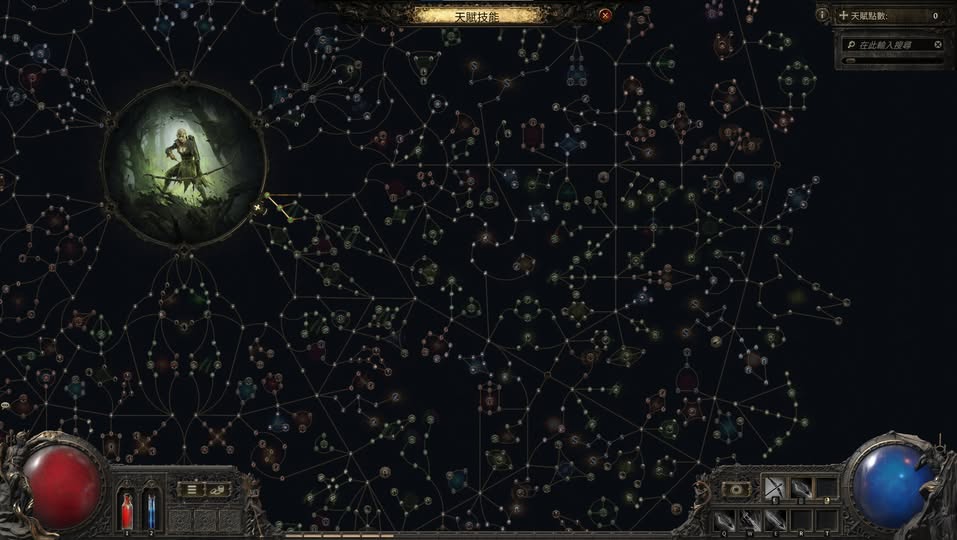Activate the W skill slot

pyautogui.click(x=749, y=519)
